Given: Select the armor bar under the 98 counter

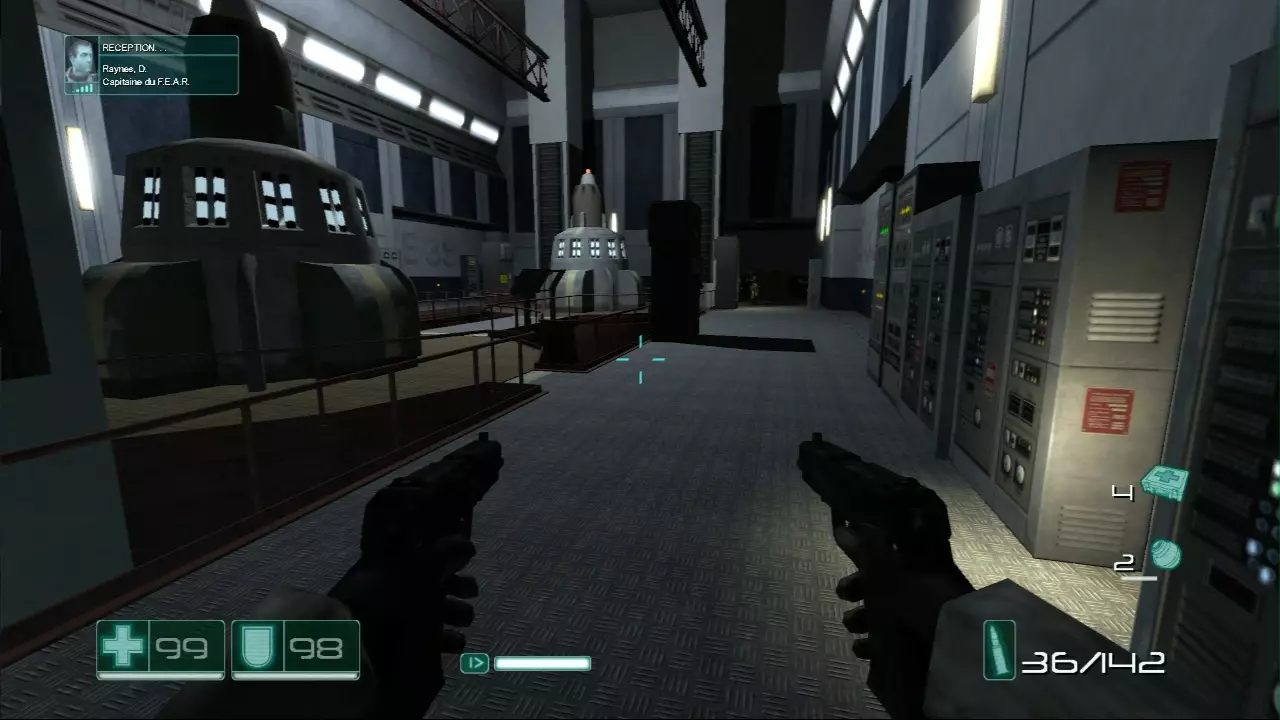Looking at the screenshot, I should click(295, 676).
